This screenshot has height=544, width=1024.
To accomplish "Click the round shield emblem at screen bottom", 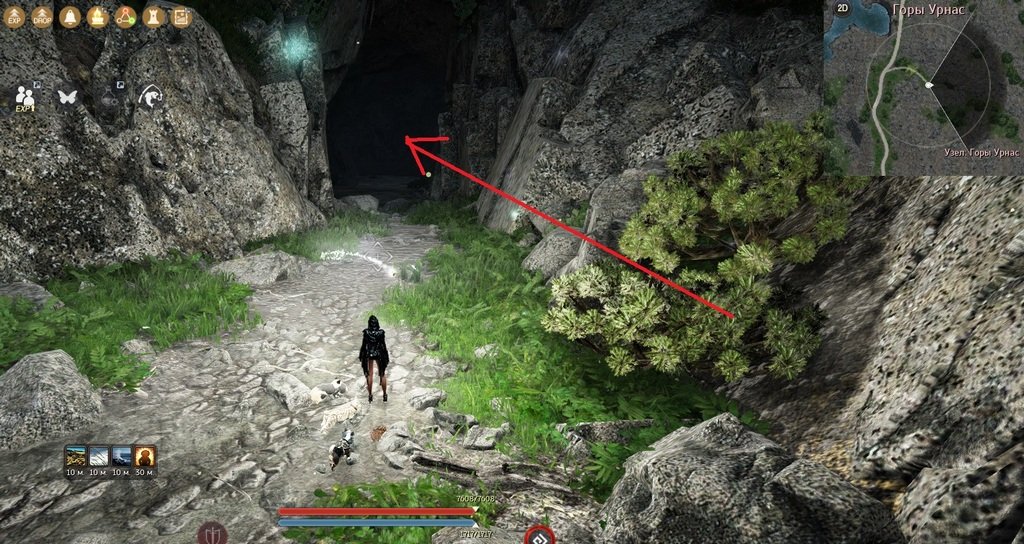I will (x=212, y=533).
